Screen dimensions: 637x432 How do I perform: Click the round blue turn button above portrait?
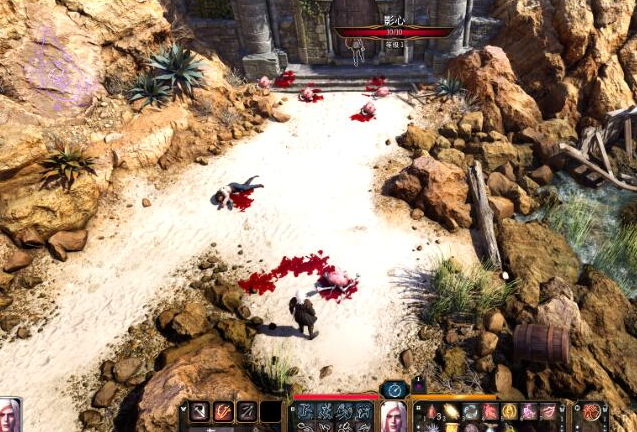[394, 388]
